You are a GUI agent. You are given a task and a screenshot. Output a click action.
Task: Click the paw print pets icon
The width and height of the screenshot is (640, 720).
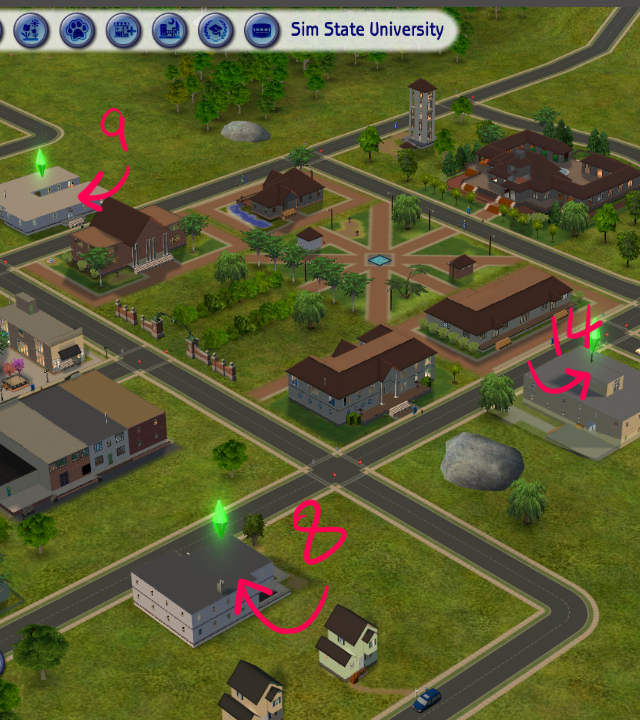point(77,30)
